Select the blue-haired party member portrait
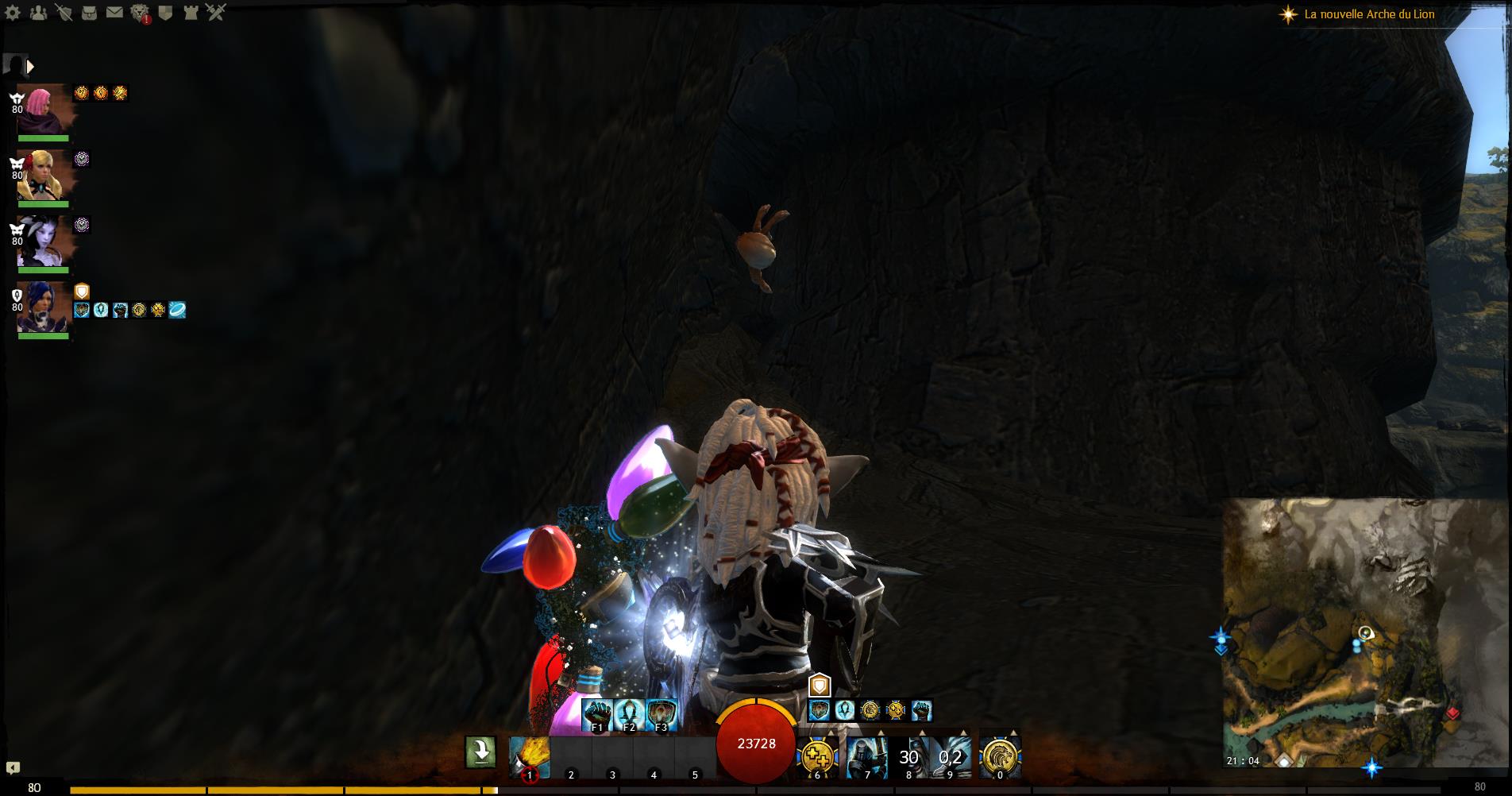 [44, 307]
